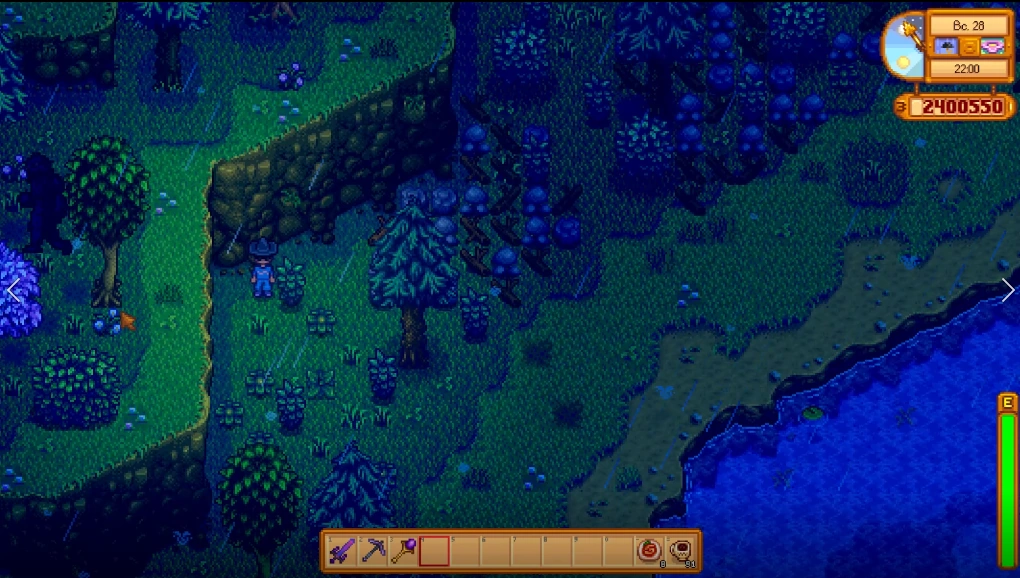Go to the next image with right arrow
The width and height of the screenshot is (1020, 578).
pos(1007,290)
